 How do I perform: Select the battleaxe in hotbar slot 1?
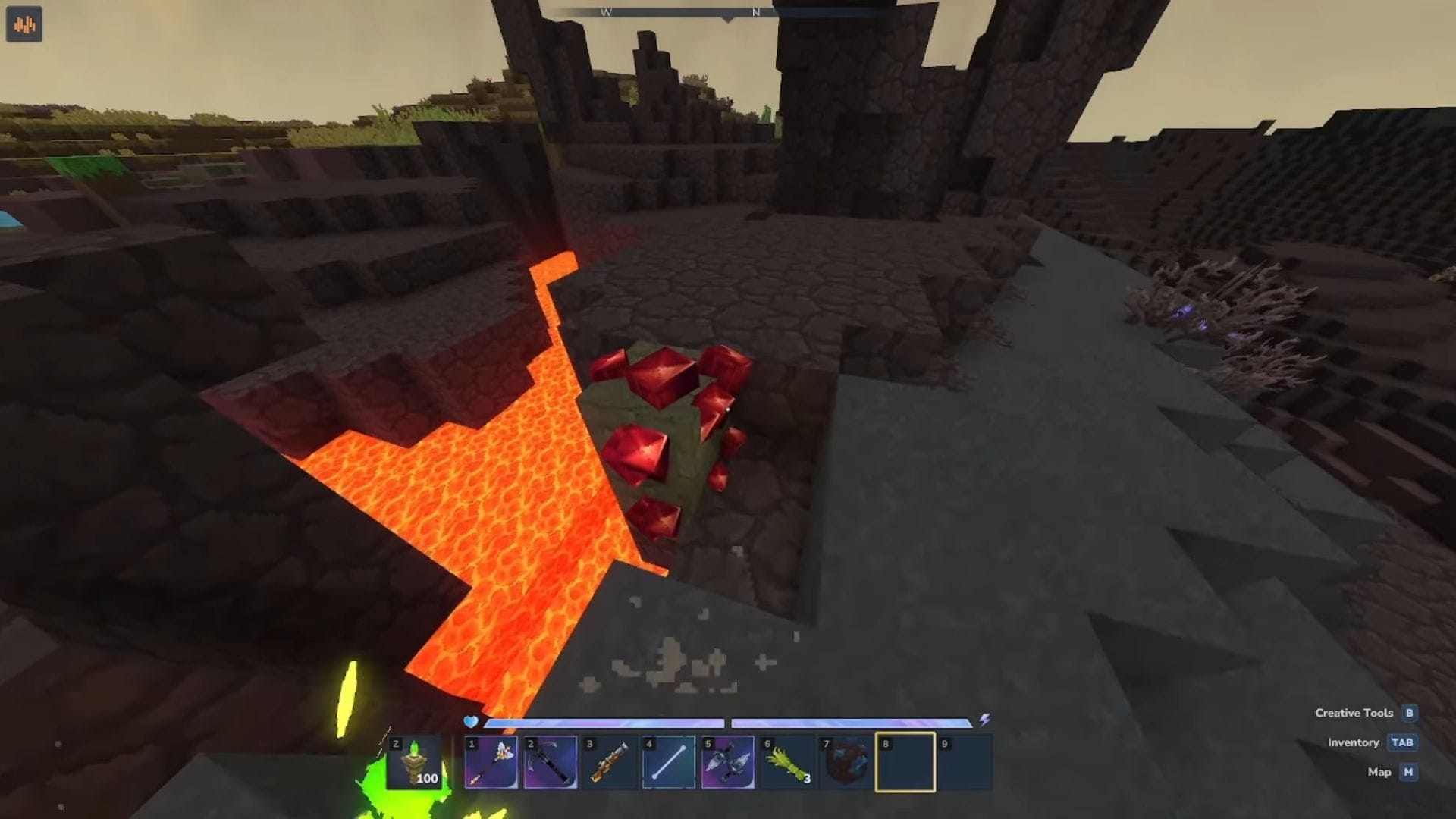pos(491,762)
